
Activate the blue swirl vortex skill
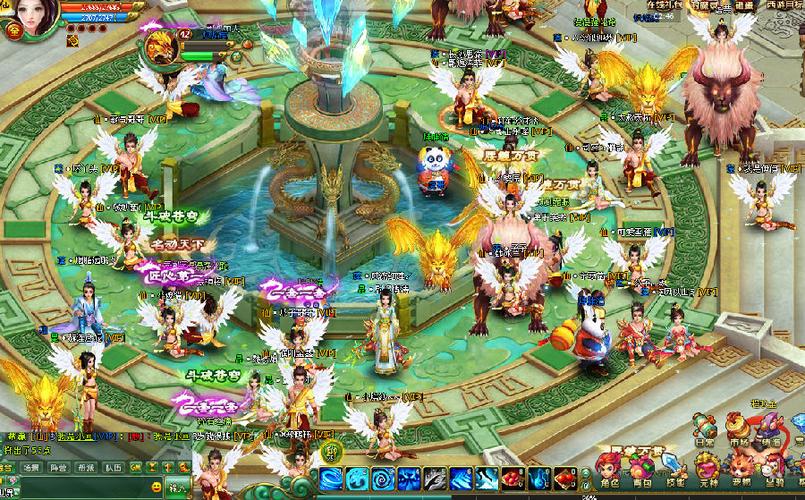point(383,478)
